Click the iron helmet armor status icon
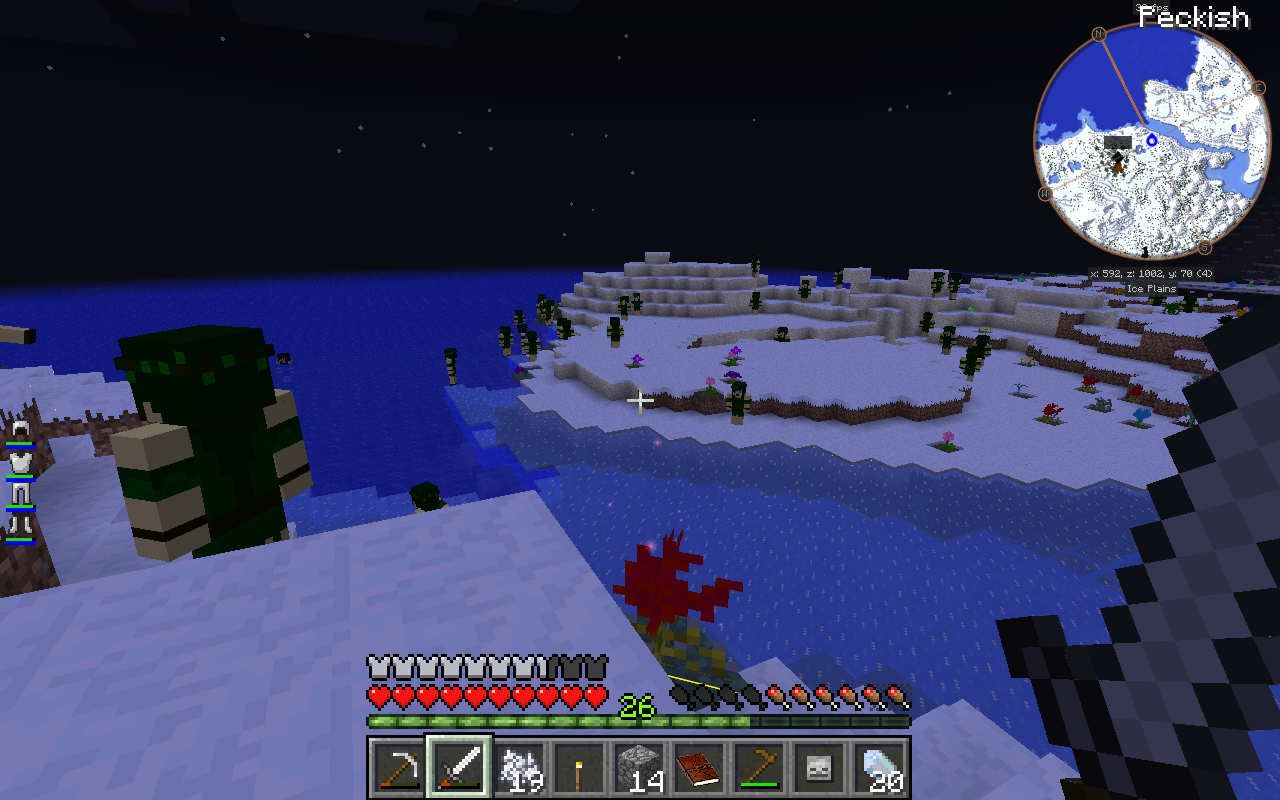This screenshot has height=800, width=1280. (x=20, y=431)
